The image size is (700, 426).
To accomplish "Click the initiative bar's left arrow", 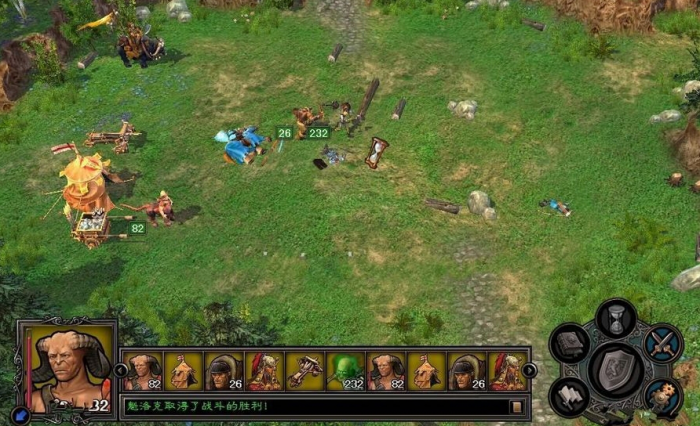I will (x=121, y=370).
